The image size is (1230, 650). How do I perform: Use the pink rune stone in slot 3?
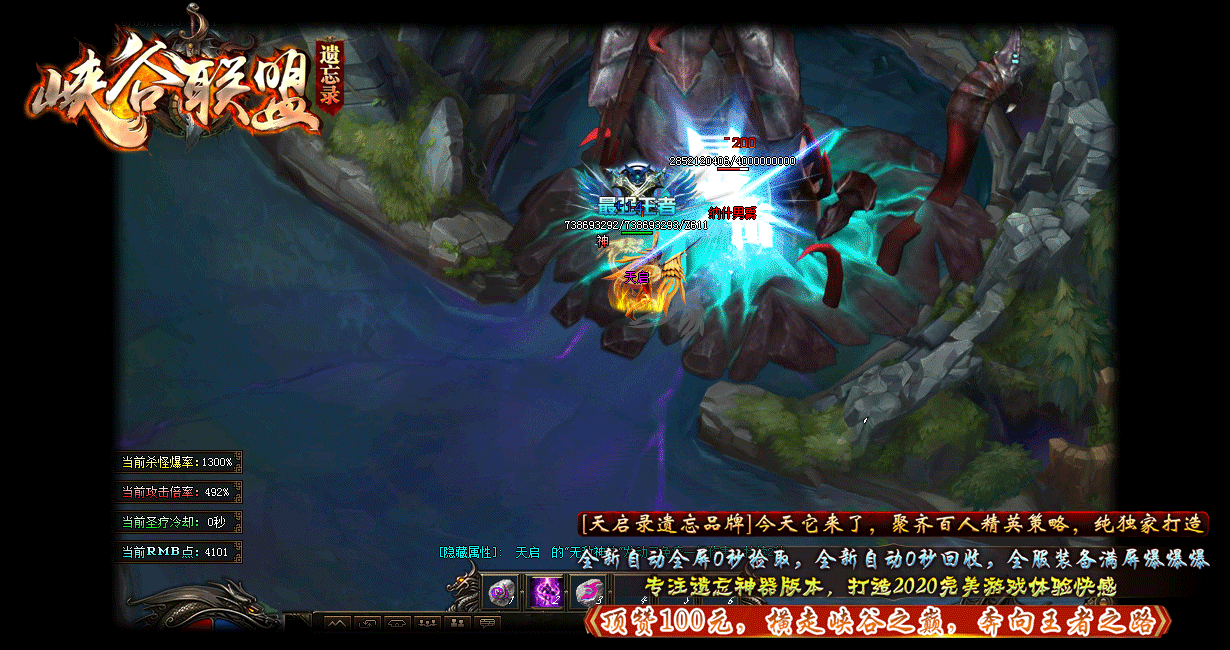(x=589, y=592)
